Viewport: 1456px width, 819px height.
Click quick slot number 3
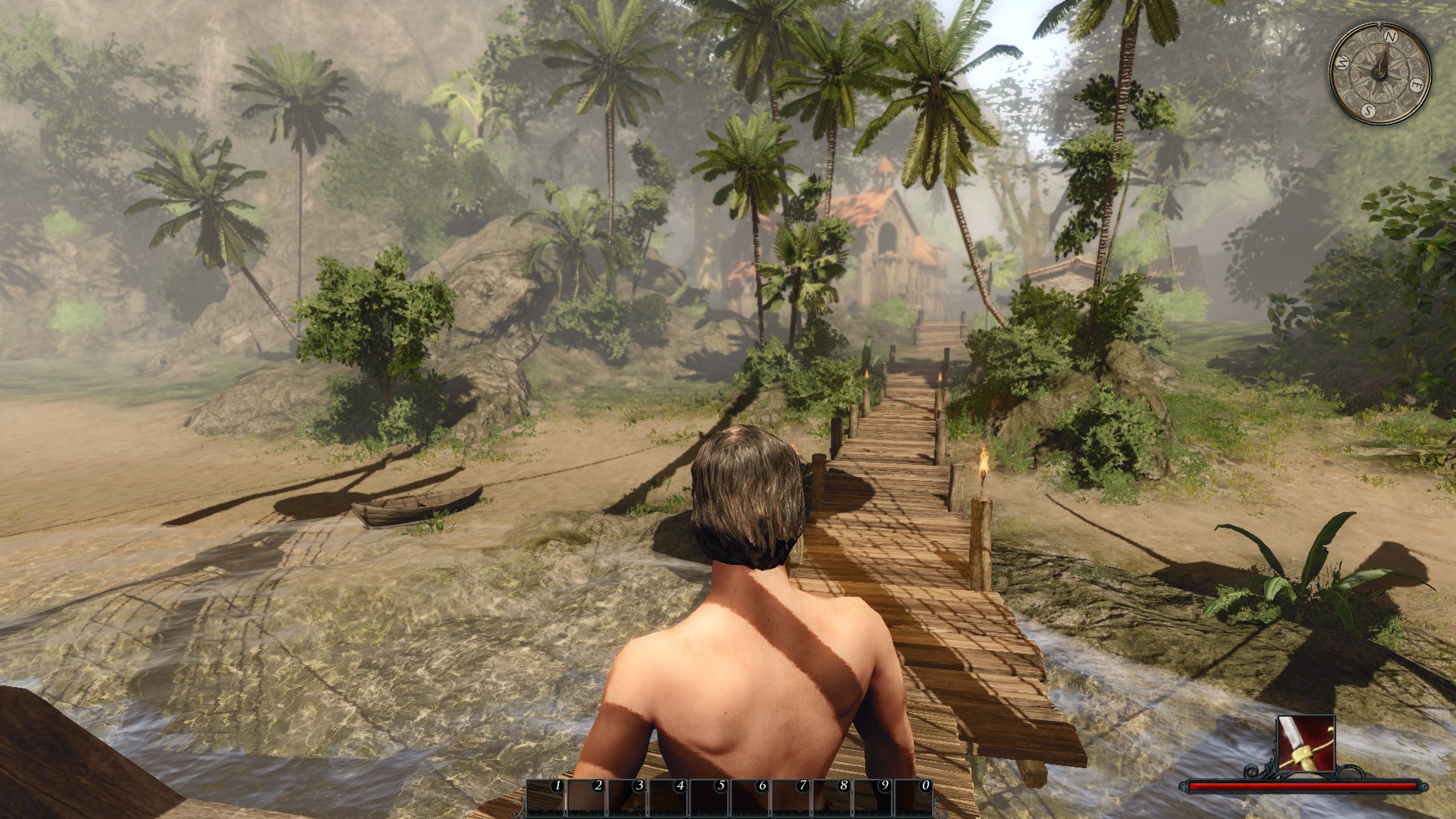pyautogui.click(x=628, y=798)
